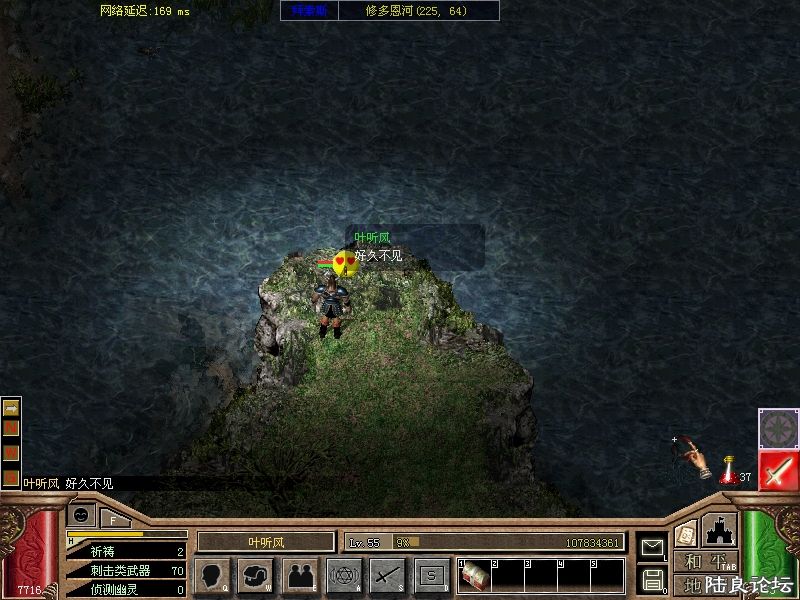Click the square S system button

pos(432,575)
